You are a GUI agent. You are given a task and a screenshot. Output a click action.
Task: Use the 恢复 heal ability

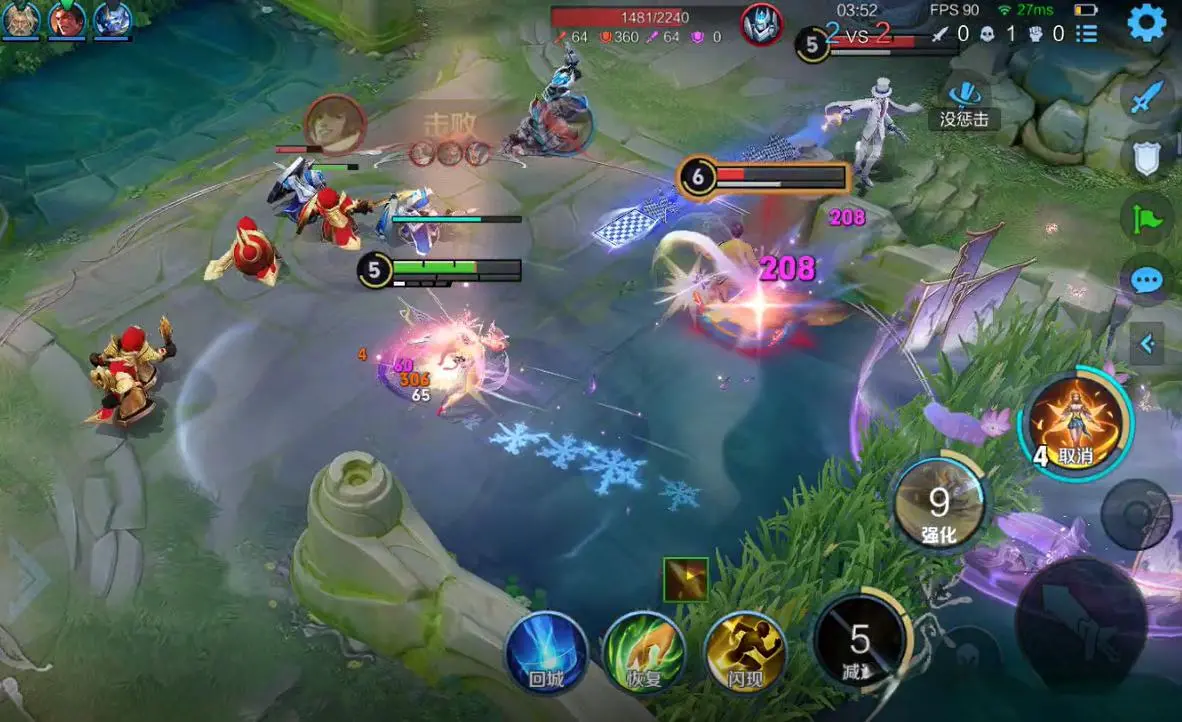(x=644, y=653)
